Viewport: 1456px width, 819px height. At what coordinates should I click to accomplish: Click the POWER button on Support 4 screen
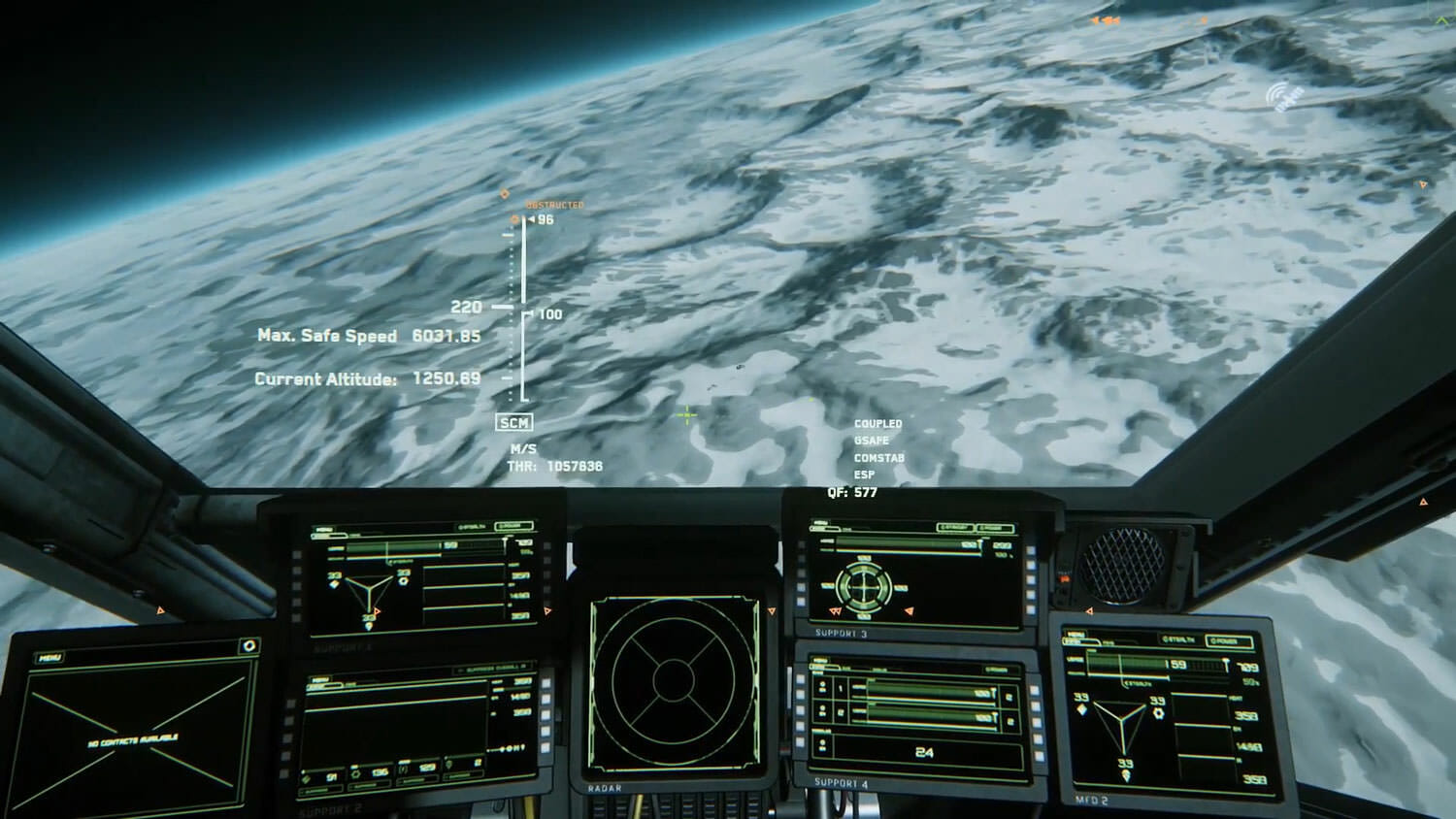coord(995,669)
